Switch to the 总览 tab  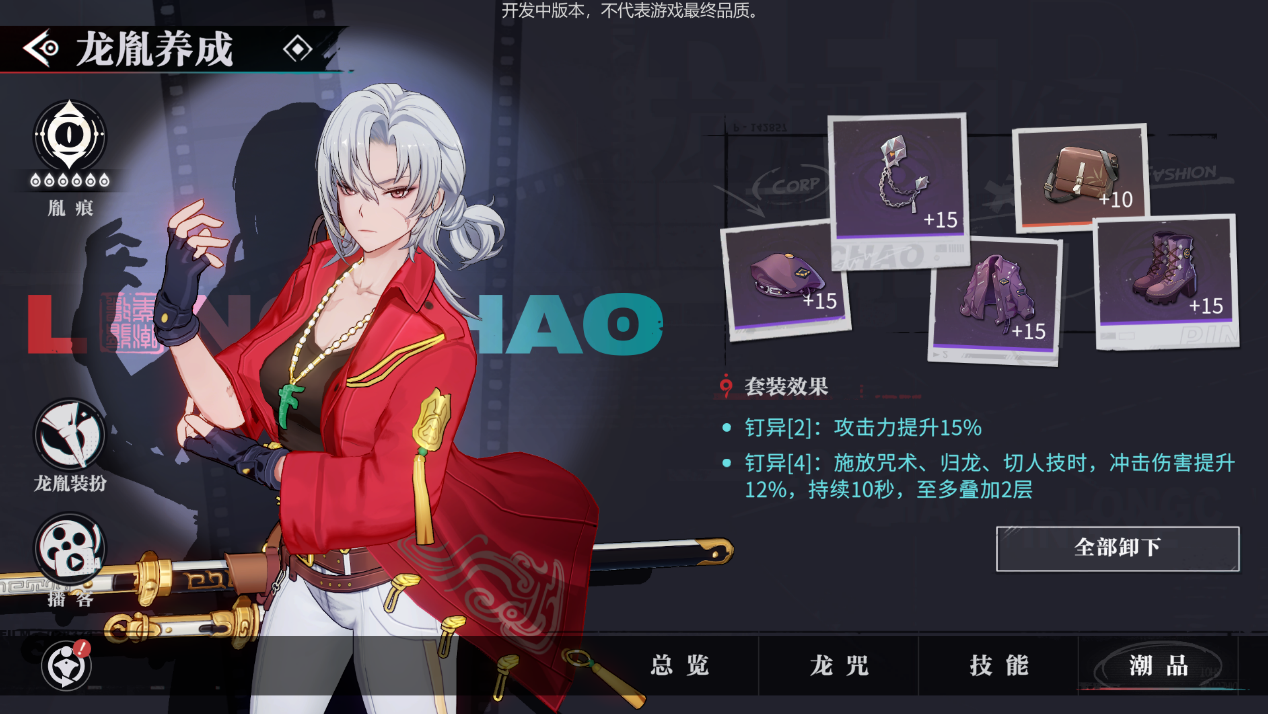pos(680,666)
